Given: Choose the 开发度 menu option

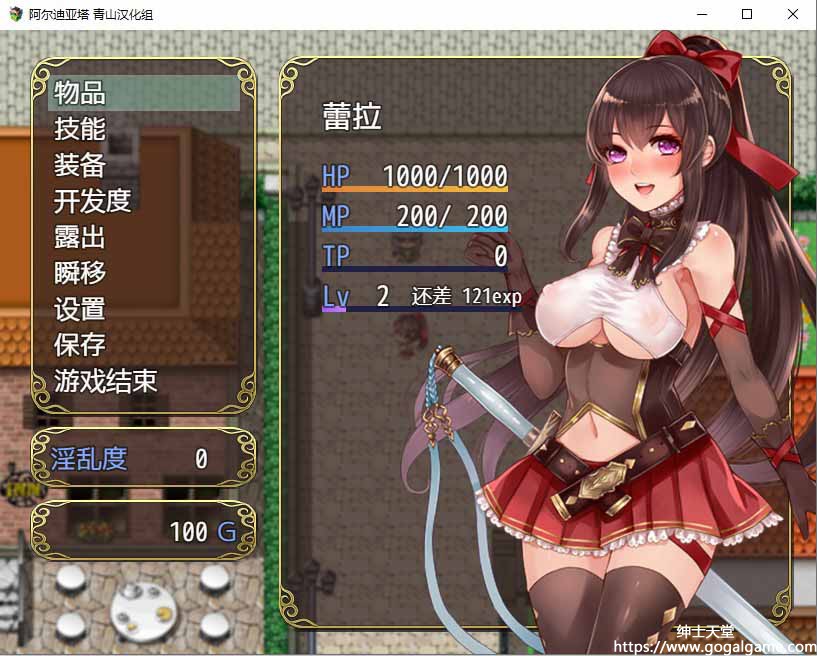Looking at the screenshot, I should 93,201.
